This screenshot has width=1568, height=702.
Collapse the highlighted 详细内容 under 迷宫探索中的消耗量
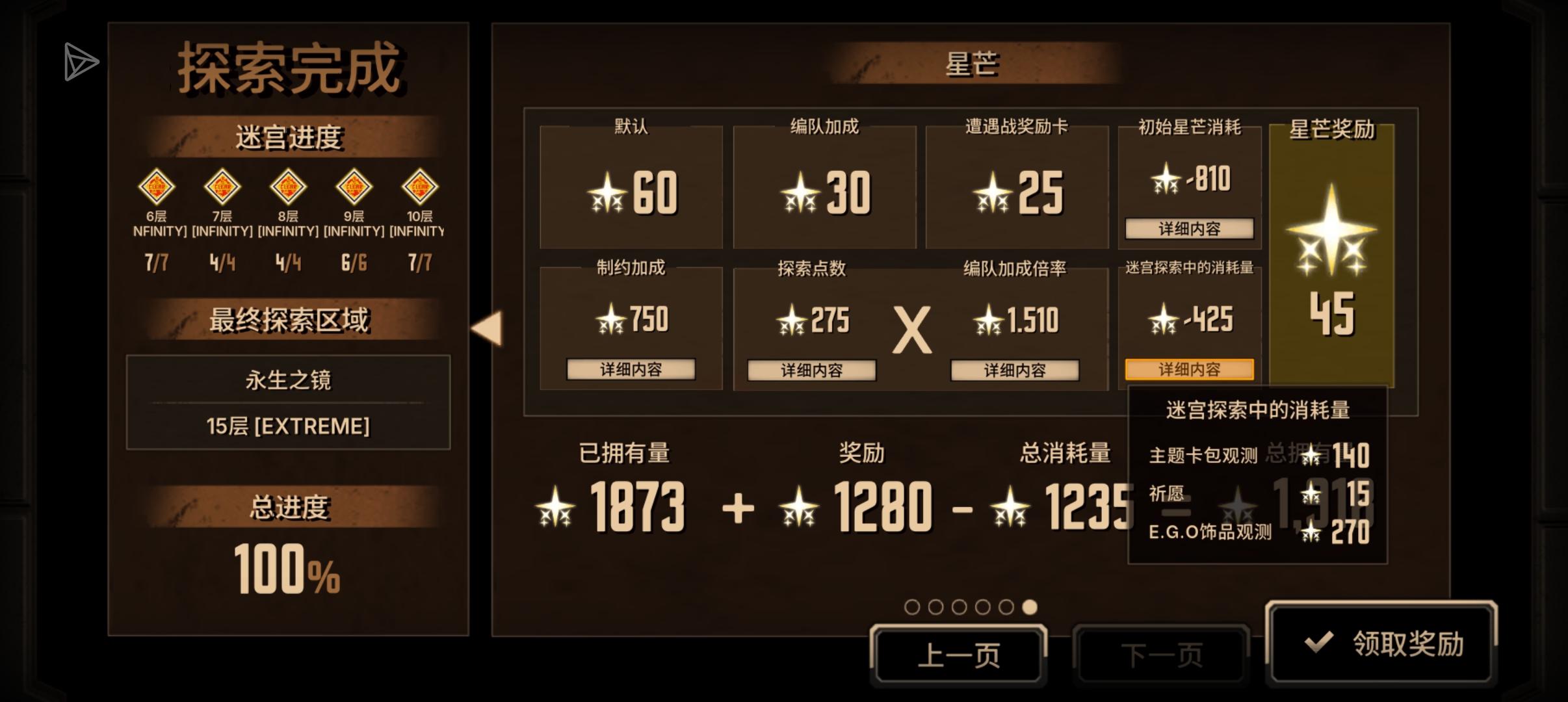1189,369
